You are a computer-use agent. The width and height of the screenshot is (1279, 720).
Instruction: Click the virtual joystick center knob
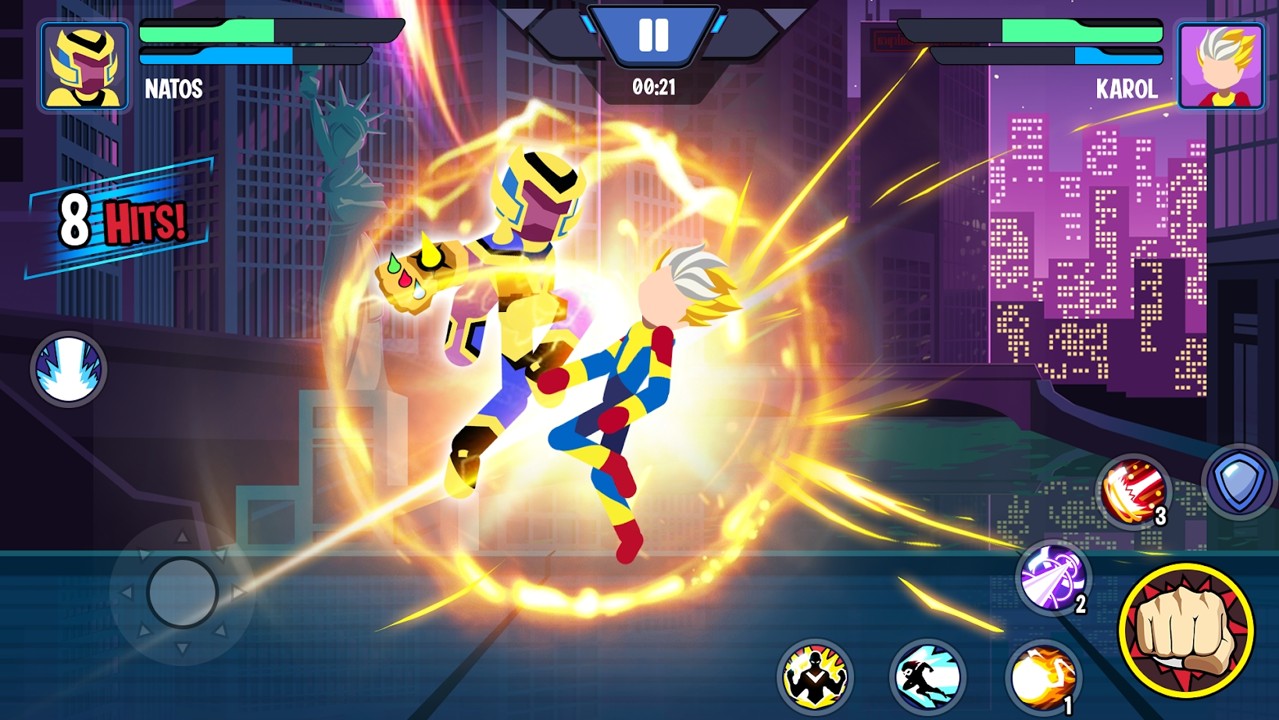coord(182,592)
